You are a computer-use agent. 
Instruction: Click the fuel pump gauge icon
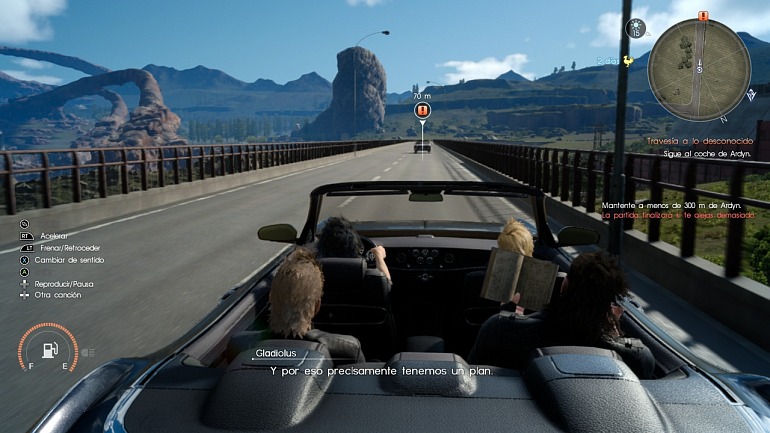pyautogui.click(x=49, y=351)
